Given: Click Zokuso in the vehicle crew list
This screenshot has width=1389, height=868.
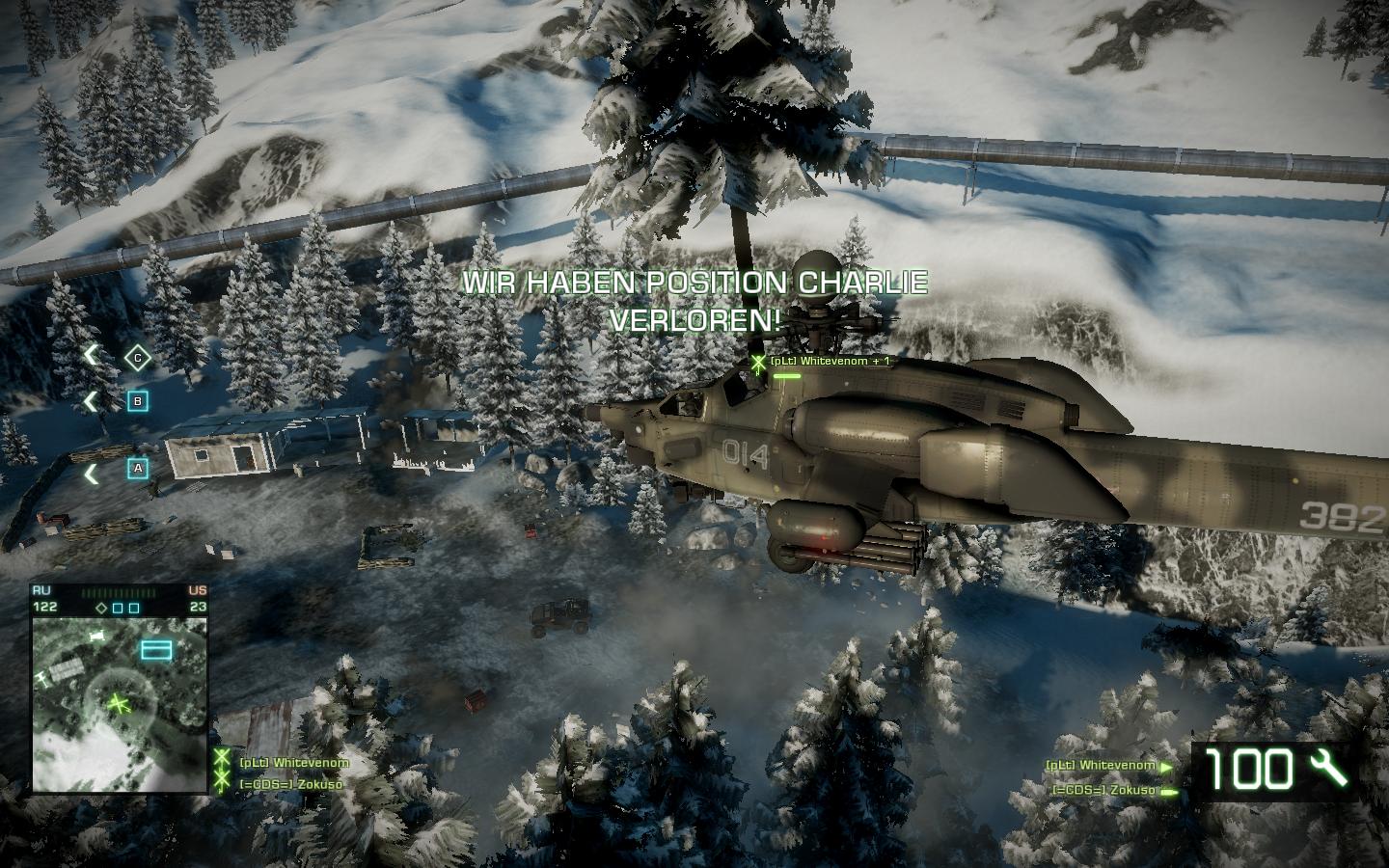Looking at the screenshot, I should pos(1103,790).
